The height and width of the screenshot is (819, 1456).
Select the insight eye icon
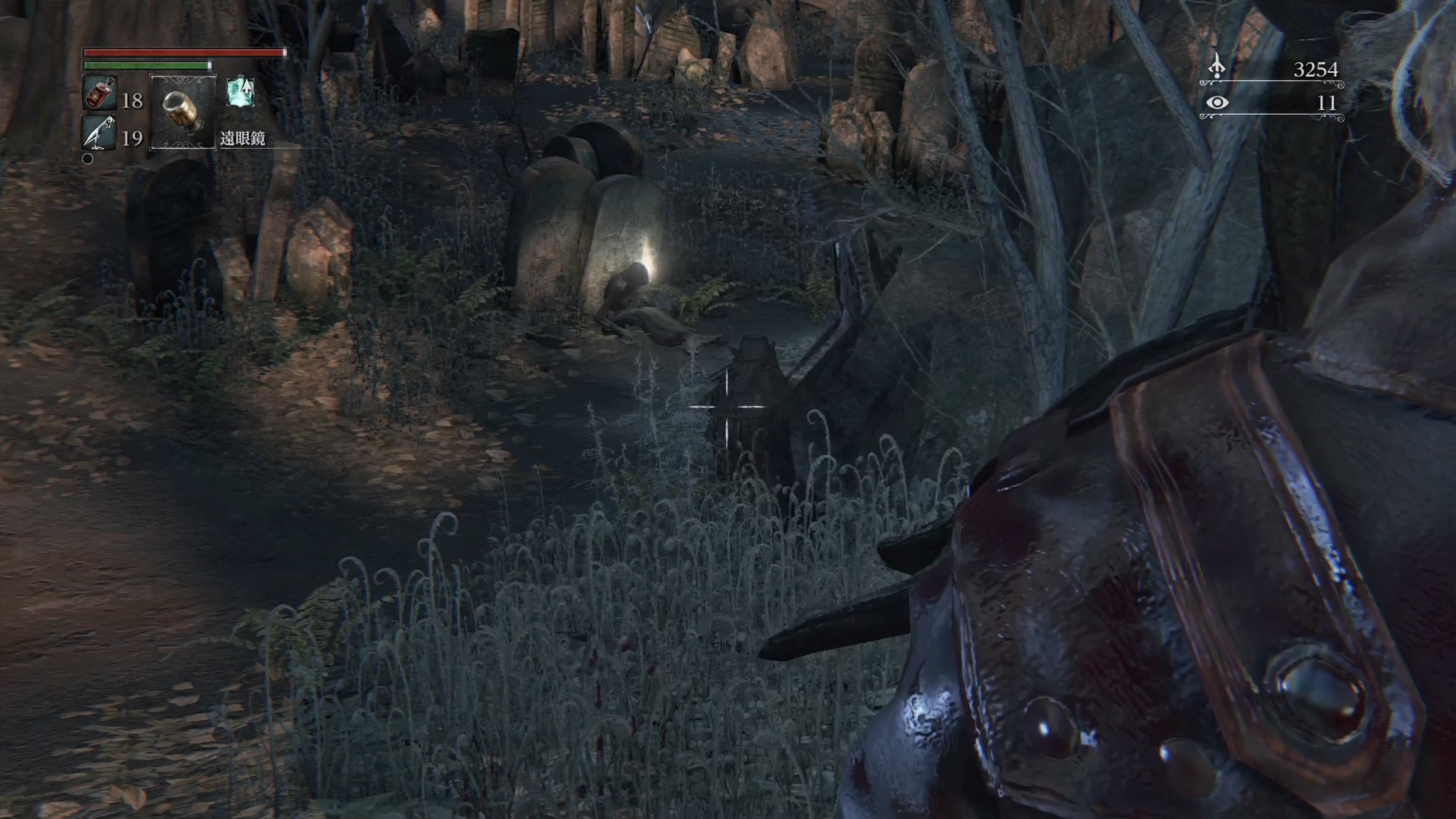[1217, 103]
